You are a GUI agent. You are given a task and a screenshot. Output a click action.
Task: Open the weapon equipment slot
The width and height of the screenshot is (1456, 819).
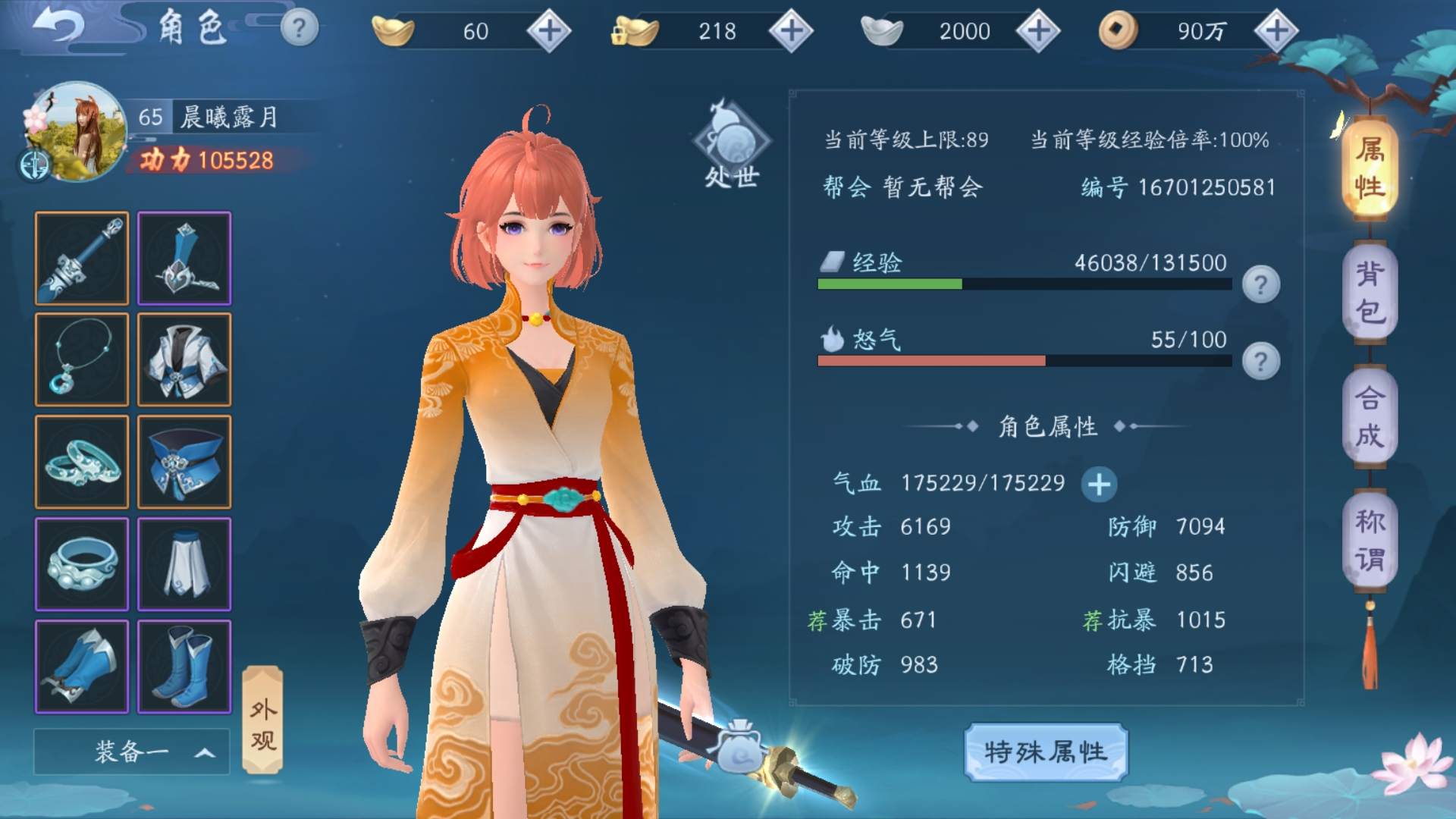point(81,259)
